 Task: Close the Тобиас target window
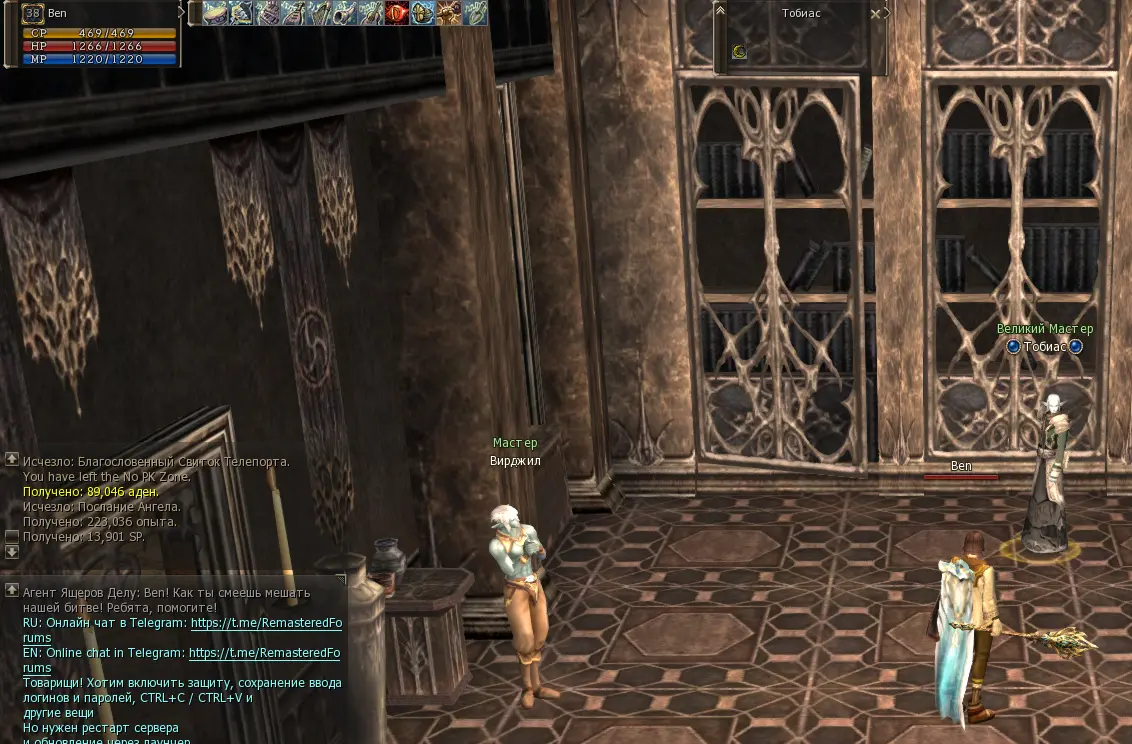pos(876,14)
